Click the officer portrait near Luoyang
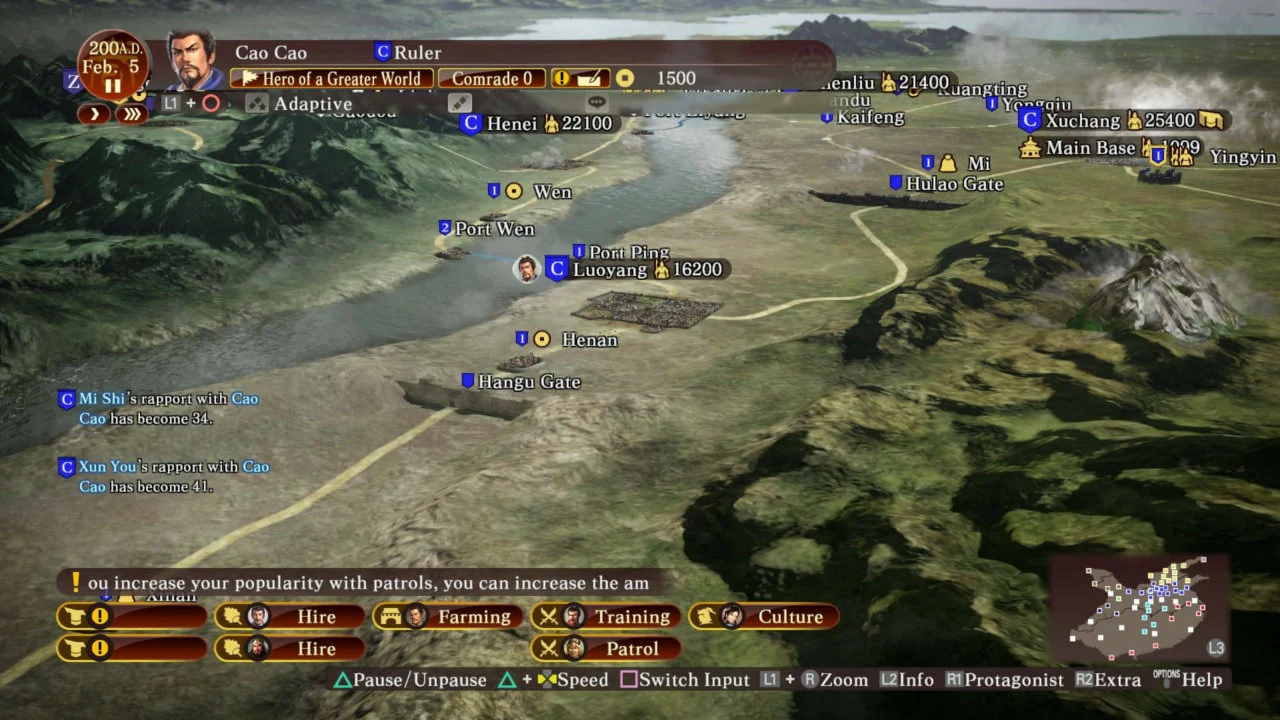The image size is (1280, 720). (x=527, y=268)
